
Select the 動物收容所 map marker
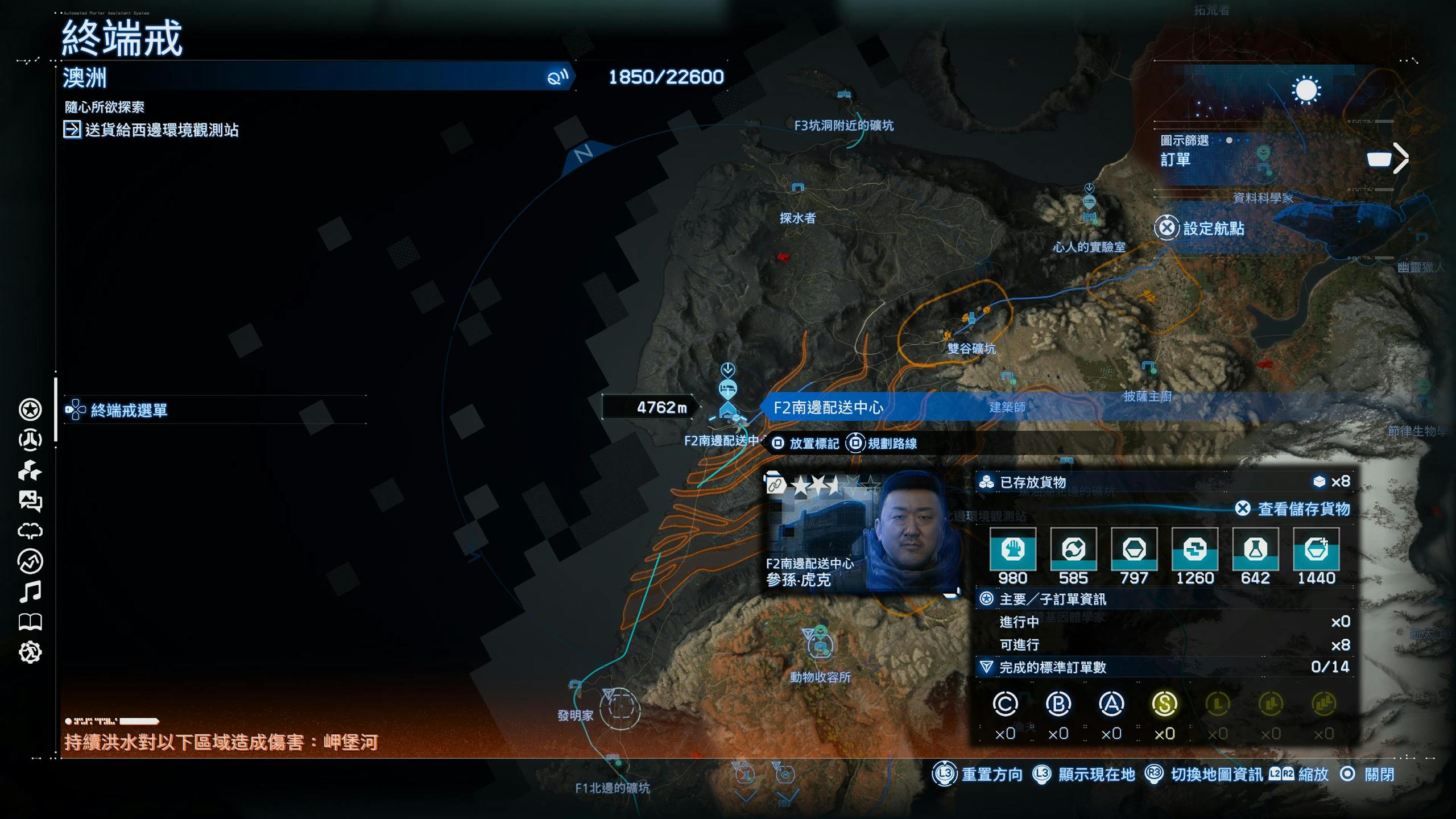(820, 646)
